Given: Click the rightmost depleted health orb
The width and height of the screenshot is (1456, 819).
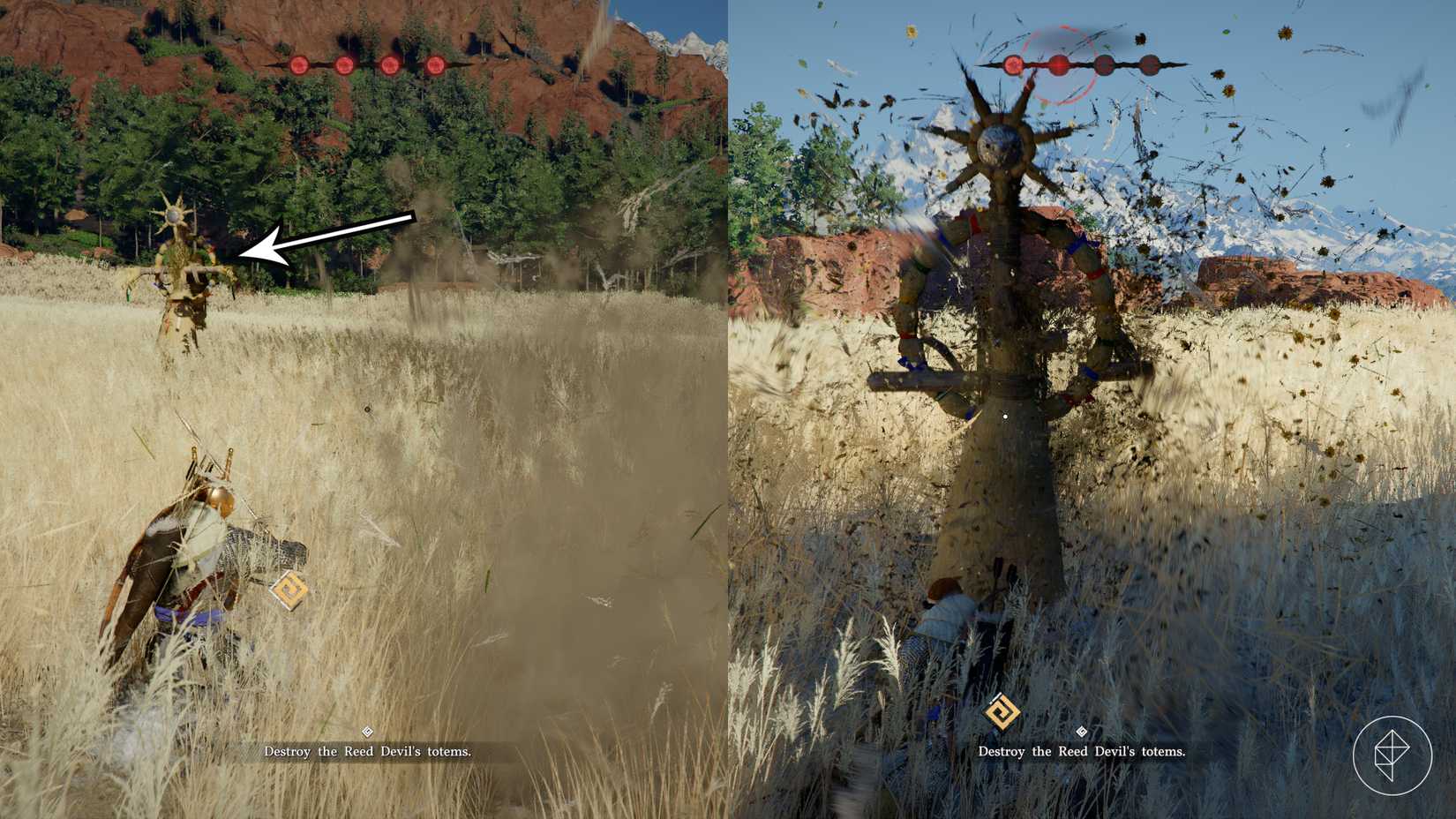Looking at the screenshot, I should pyautogui.click(x=1150, y=64).
